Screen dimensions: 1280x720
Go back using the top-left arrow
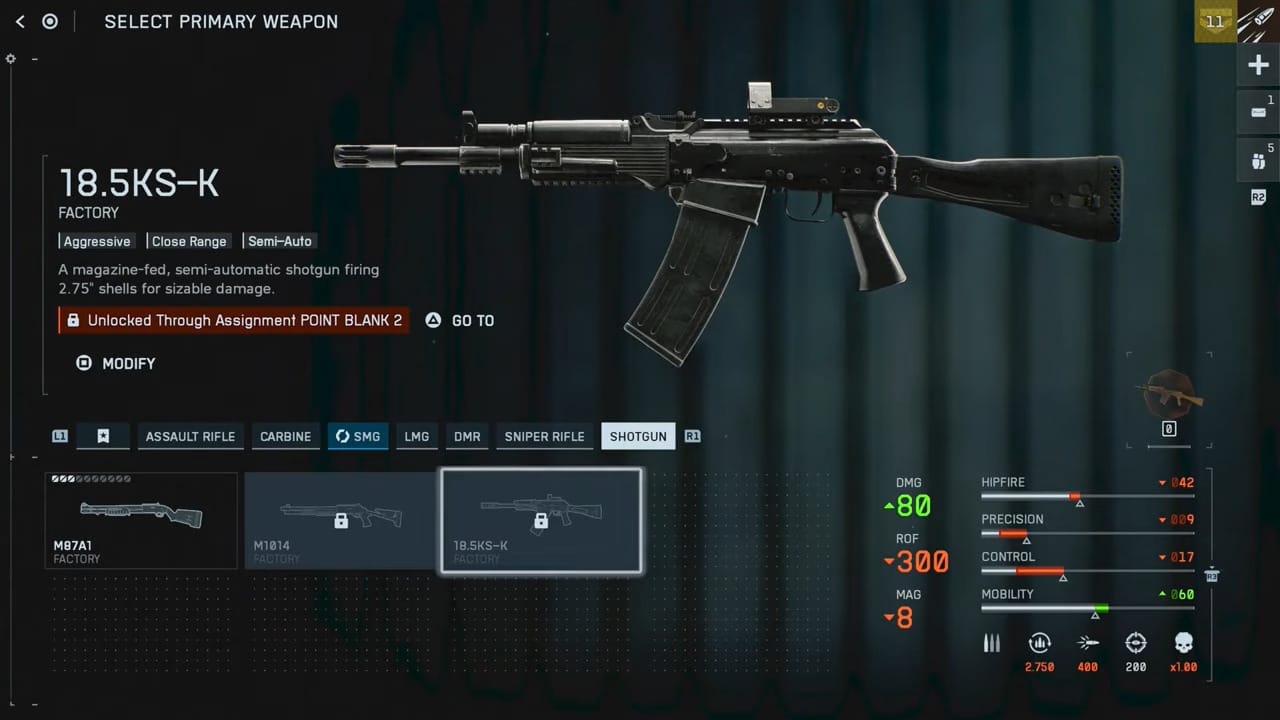(20, 21)
